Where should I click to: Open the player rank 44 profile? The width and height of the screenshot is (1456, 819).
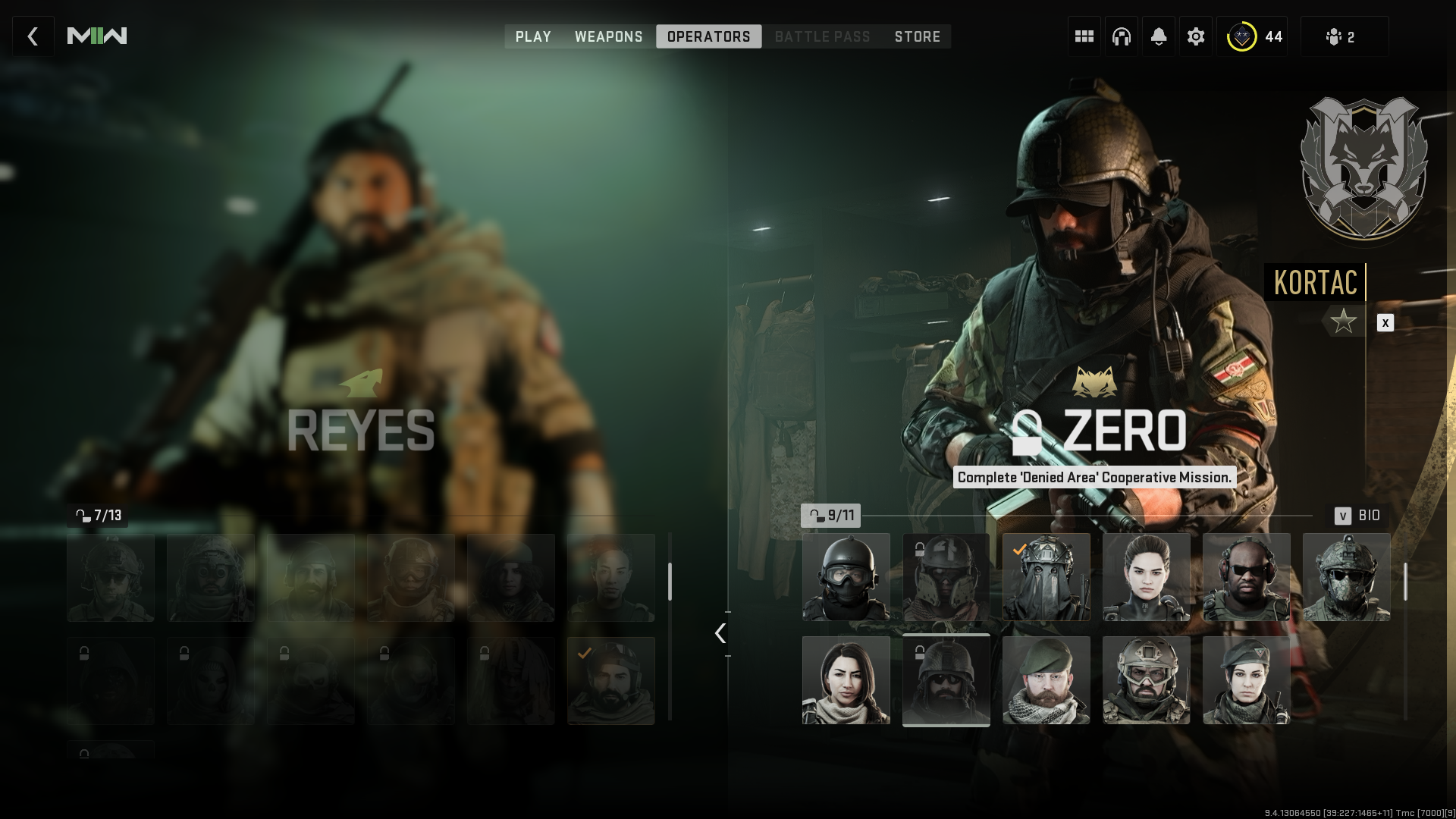(1255, 36)
